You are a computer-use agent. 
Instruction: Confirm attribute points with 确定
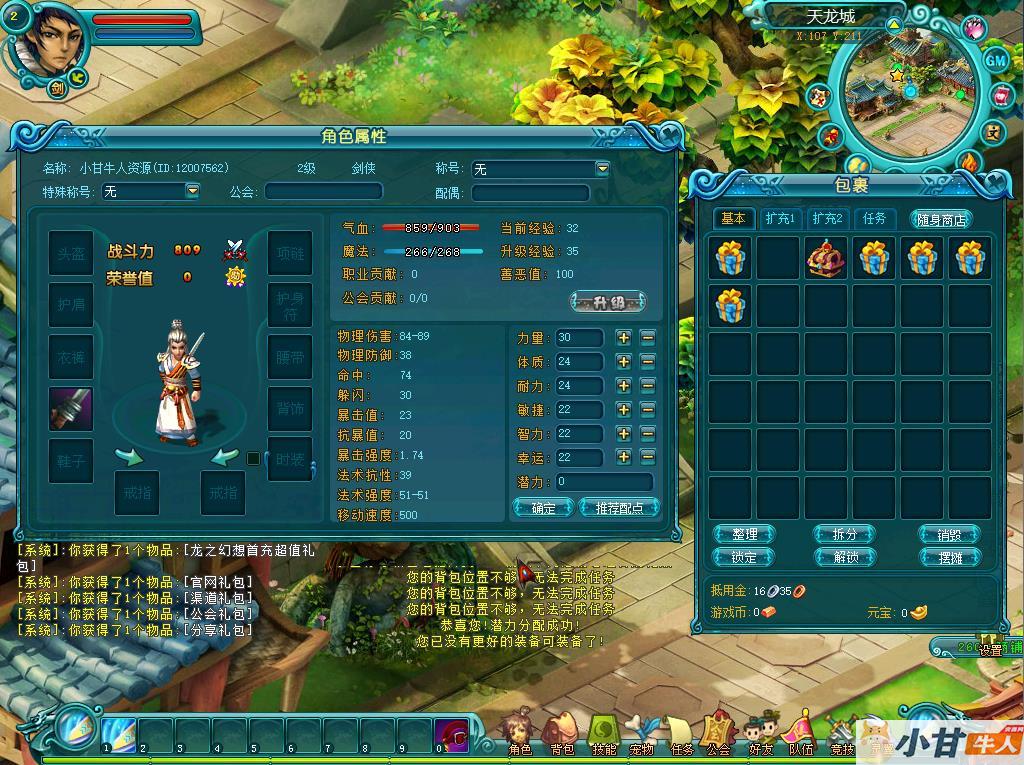coord(543,508)
